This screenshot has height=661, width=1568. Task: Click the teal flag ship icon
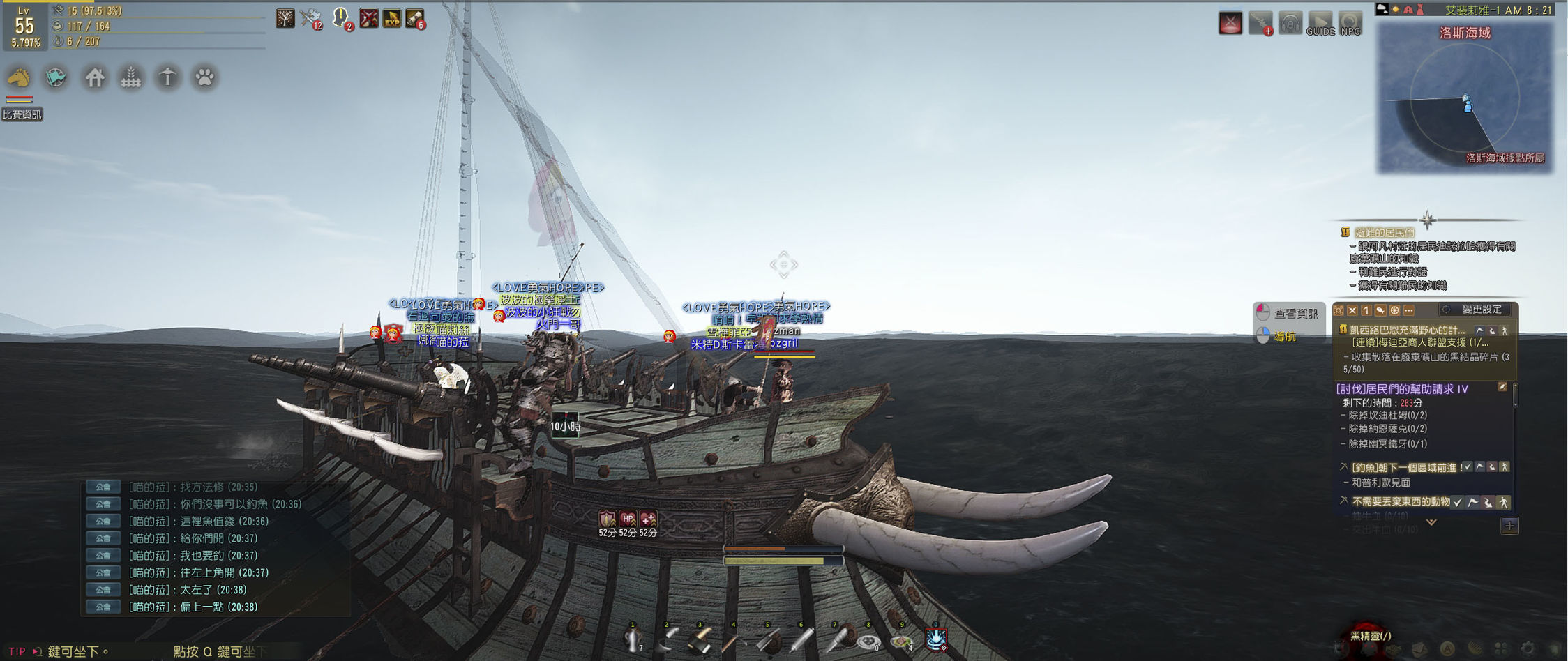(x=56, y=77)
